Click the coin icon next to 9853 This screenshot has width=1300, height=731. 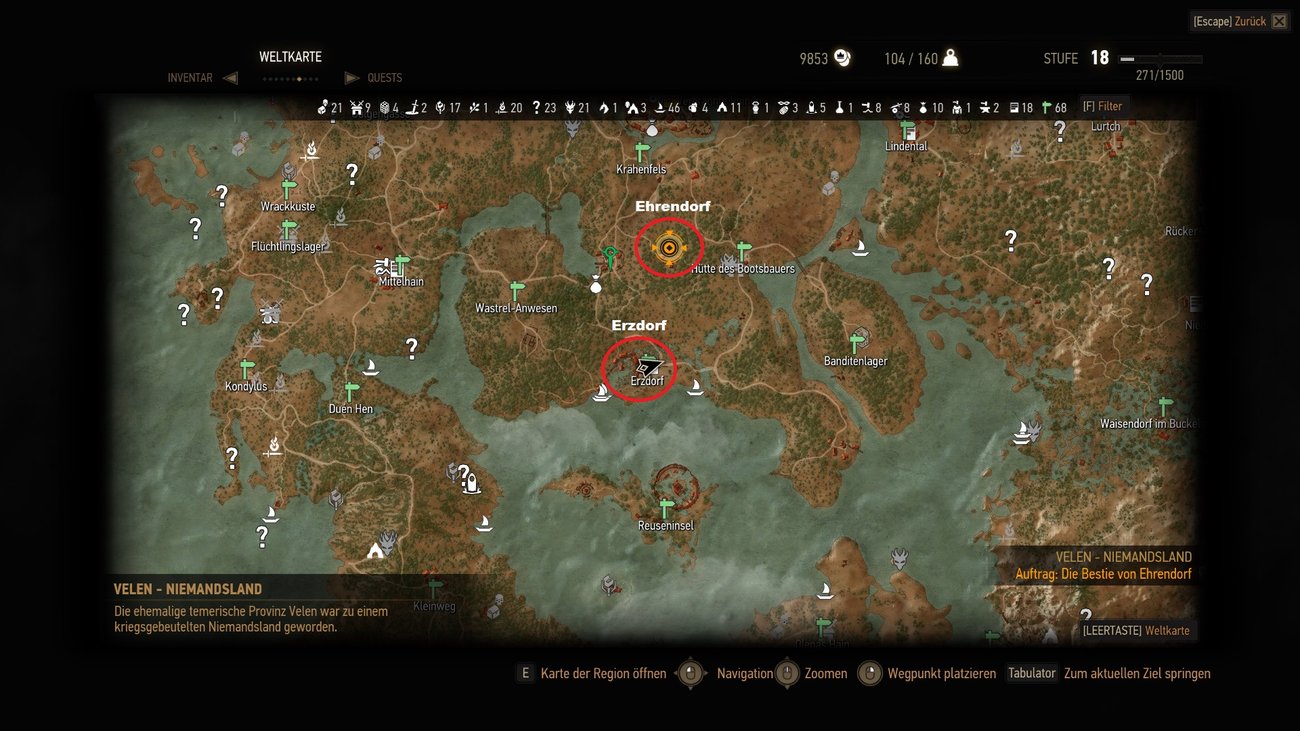tap(843, 58)
